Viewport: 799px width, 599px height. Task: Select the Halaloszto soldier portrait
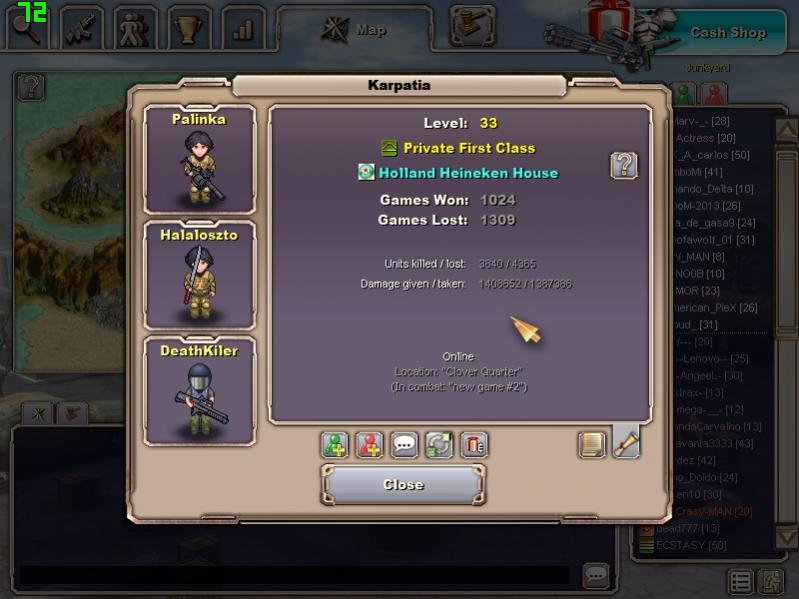point(199,275)
